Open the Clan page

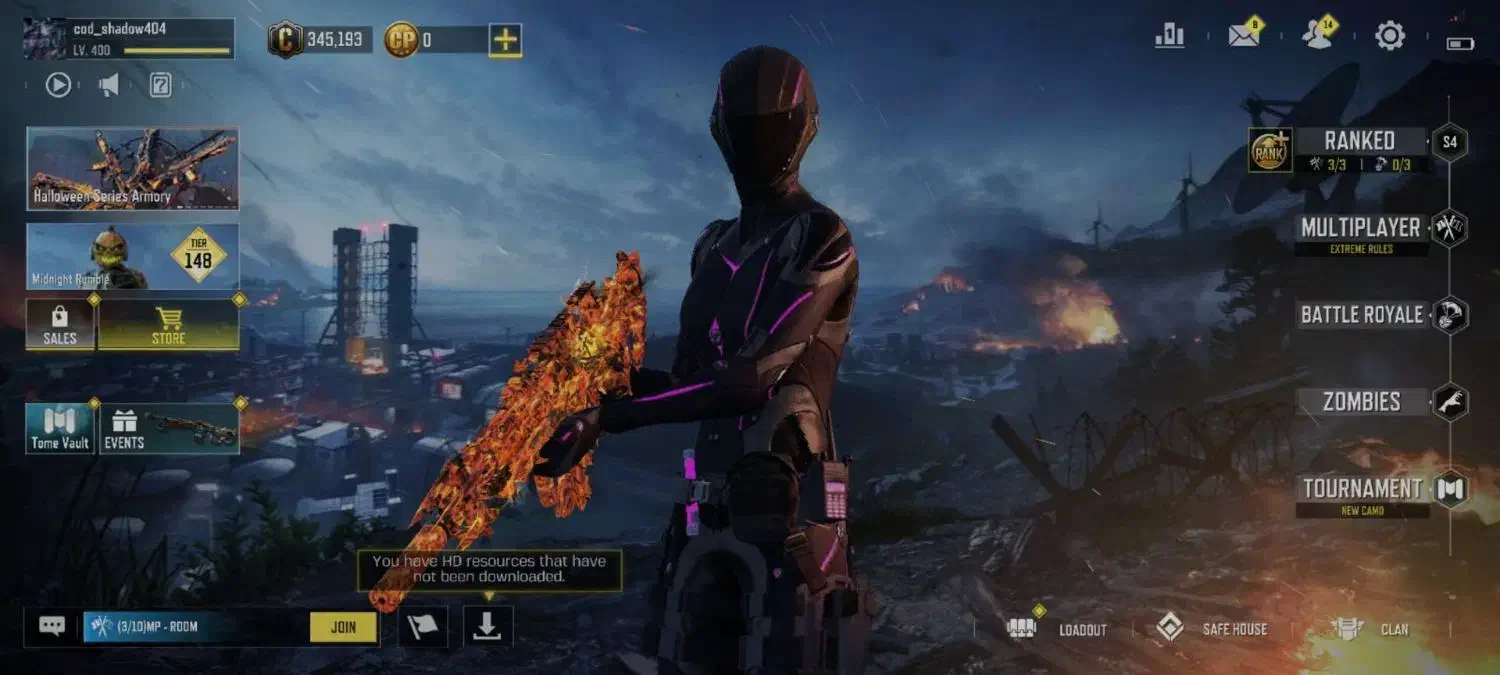point(1370,629)
